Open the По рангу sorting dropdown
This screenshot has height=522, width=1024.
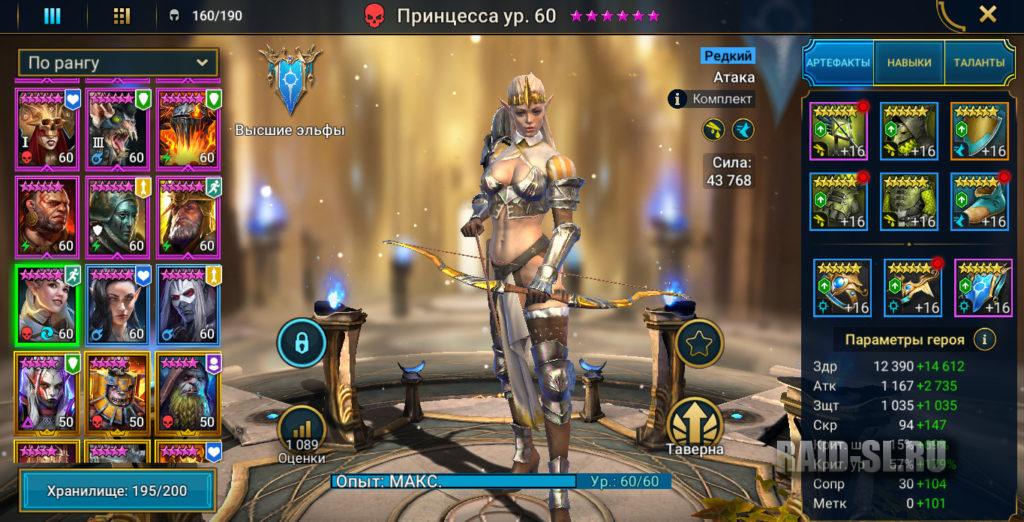pos(117,62)
